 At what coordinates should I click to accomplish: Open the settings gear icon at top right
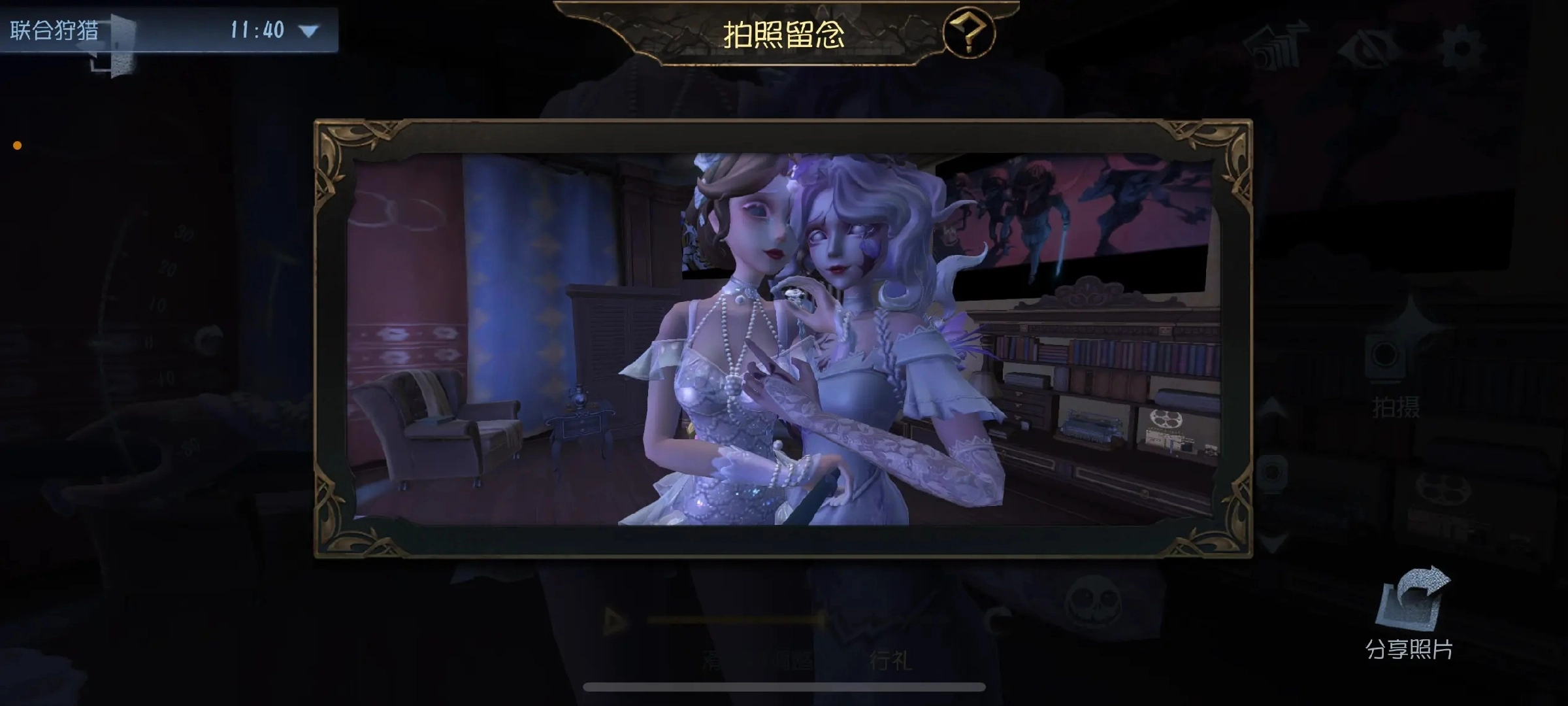tap(1462, 48)
